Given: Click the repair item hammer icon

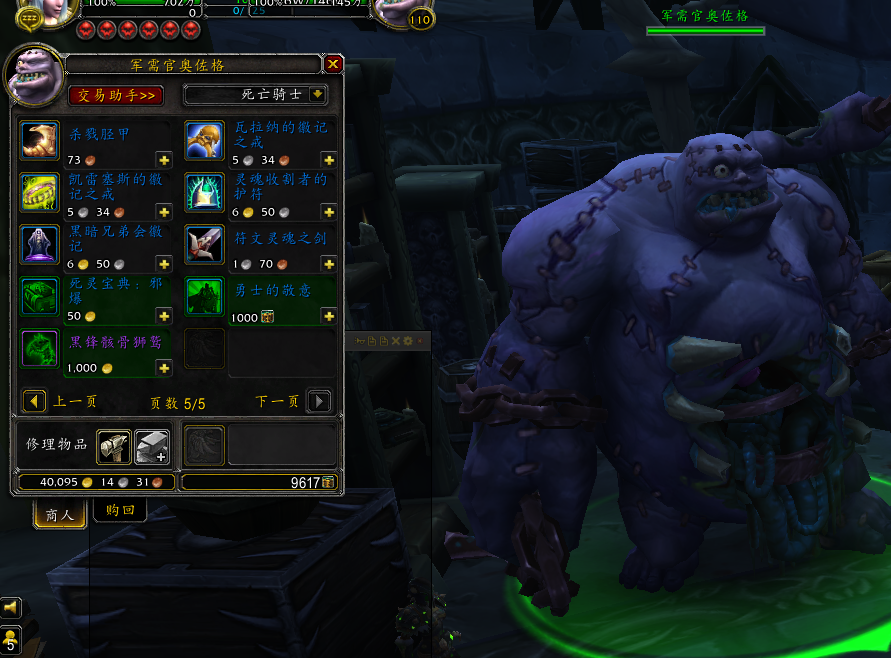Looking at the screenshot, I should [114, 446].
